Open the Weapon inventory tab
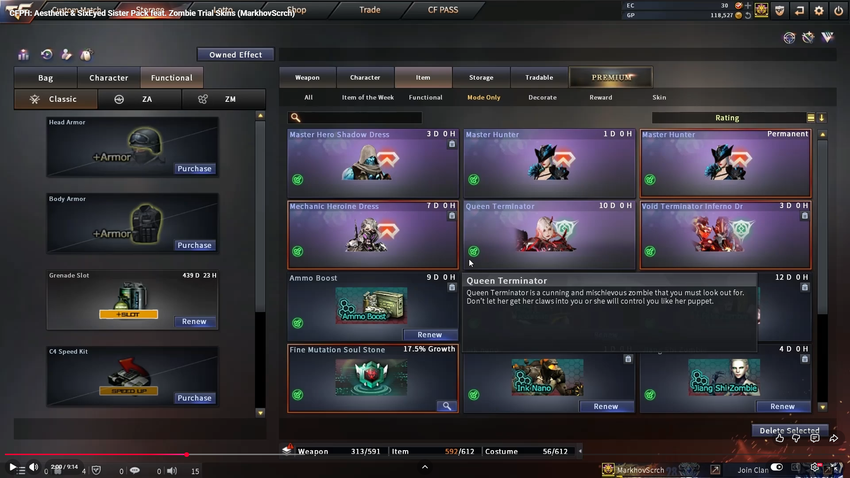The image size is (850, 478). click(307, 78)
